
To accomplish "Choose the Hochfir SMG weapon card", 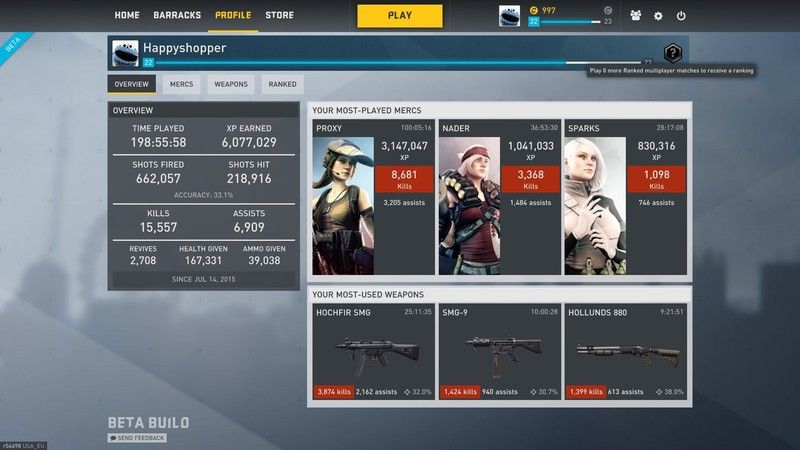I will click(x=373, y=353).
